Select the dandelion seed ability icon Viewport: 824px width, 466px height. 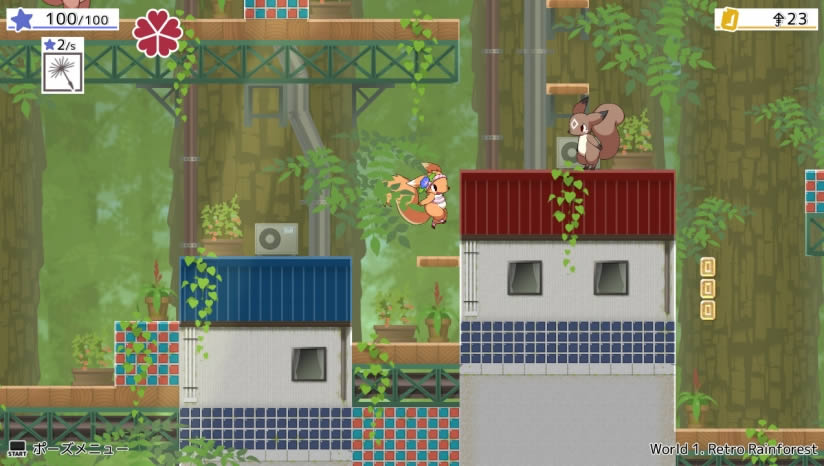pos(62,73)
